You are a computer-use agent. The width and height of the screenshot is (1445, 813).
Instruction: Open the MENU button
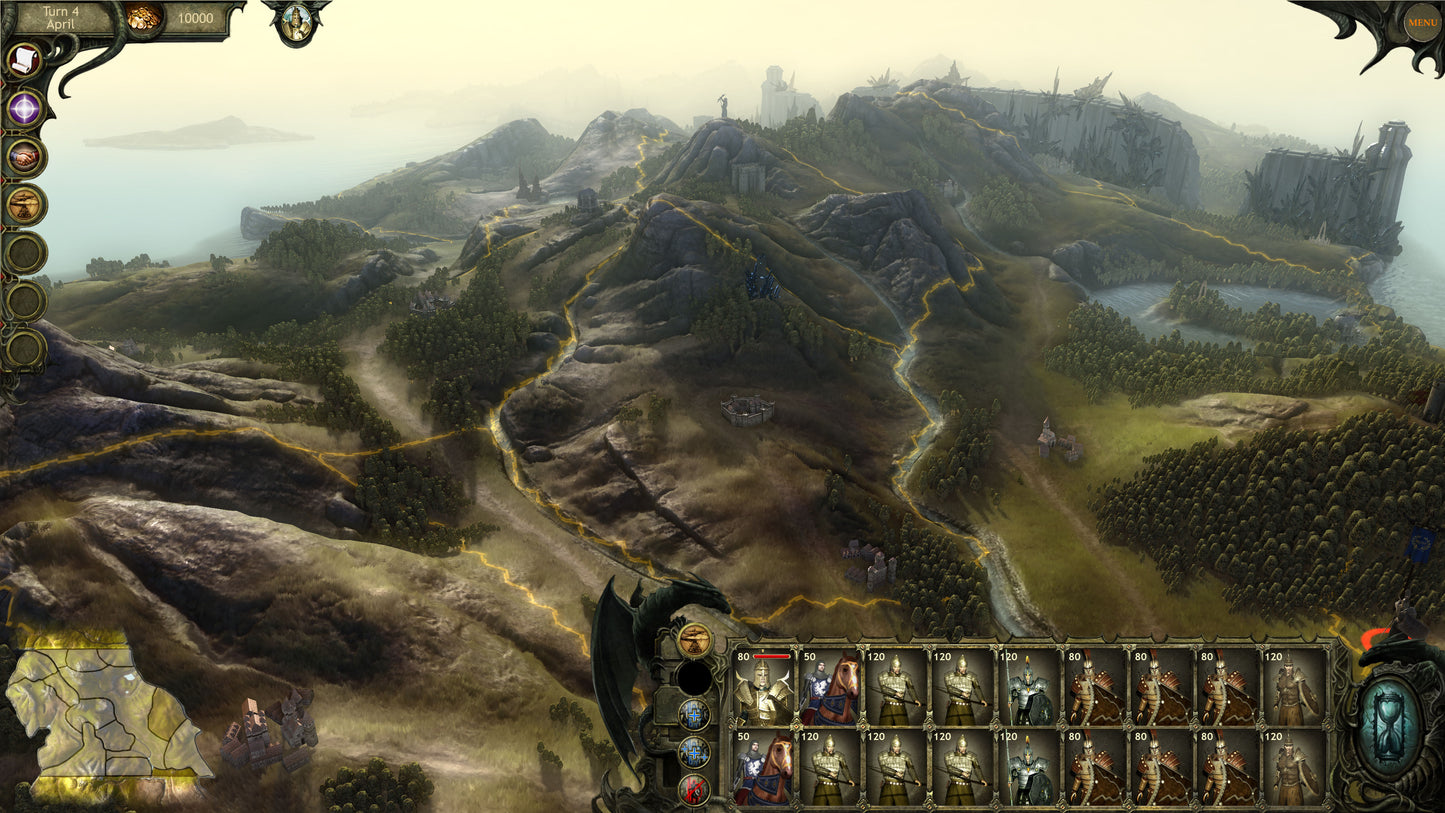[x=1421, y=21]
